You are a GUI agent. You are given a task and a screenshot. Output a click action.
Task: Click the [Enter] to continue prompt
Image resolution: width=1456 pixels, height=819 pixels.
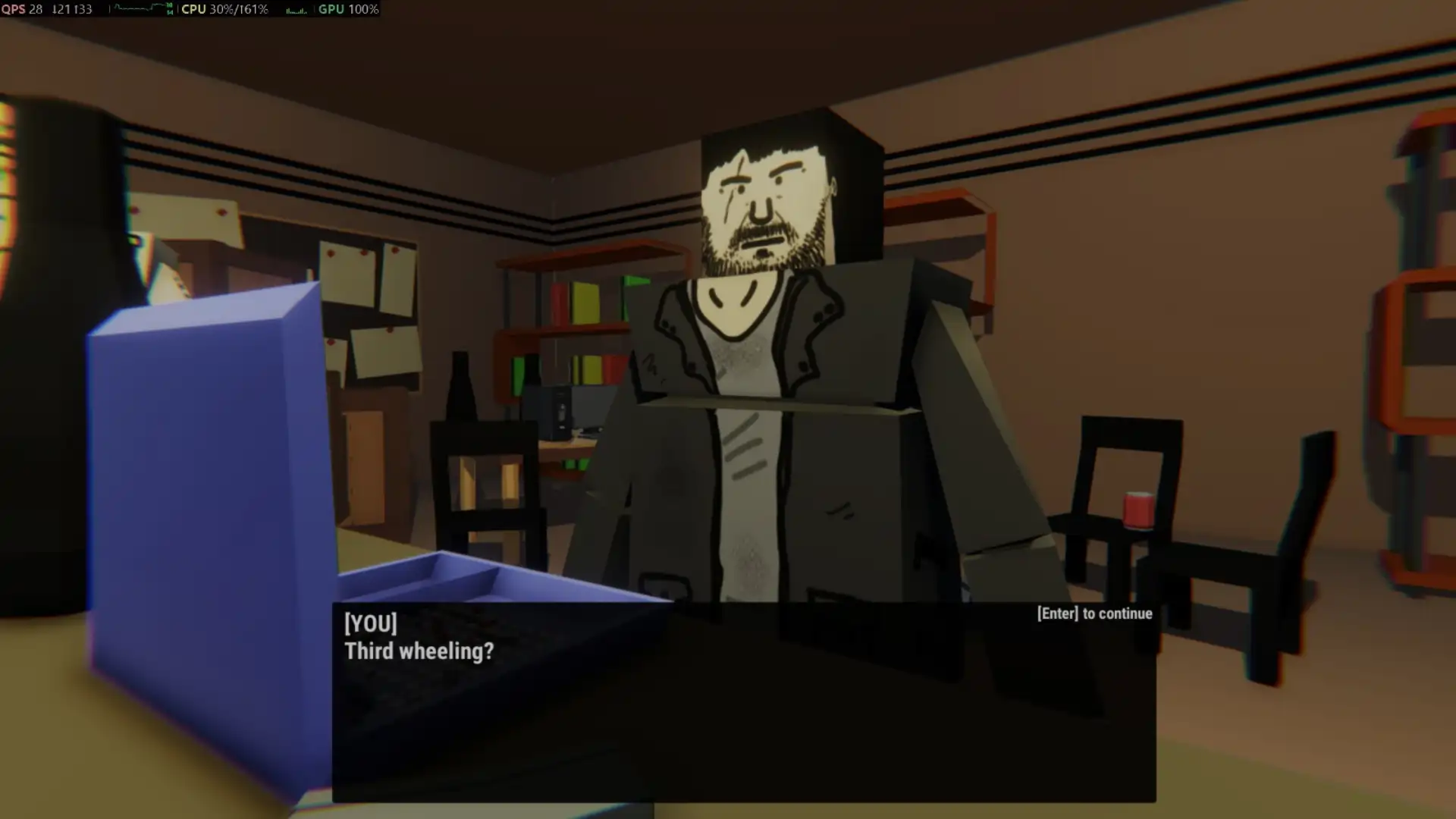point(1094,613)
